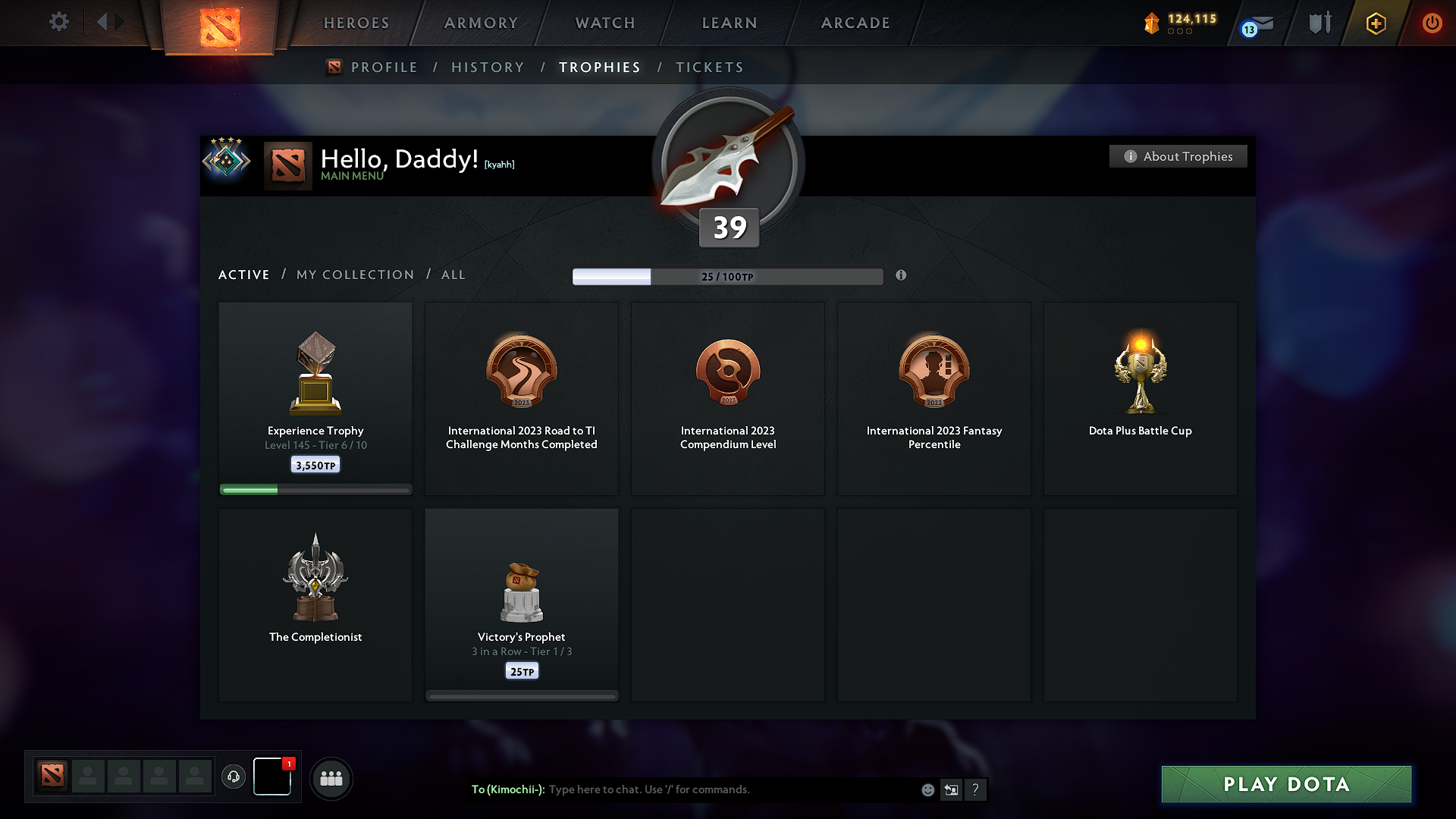Image resolution: width=1456 pixels, height=819 pixels.
Task: Click the About Trophies button
Action: tap(1178, 156)
